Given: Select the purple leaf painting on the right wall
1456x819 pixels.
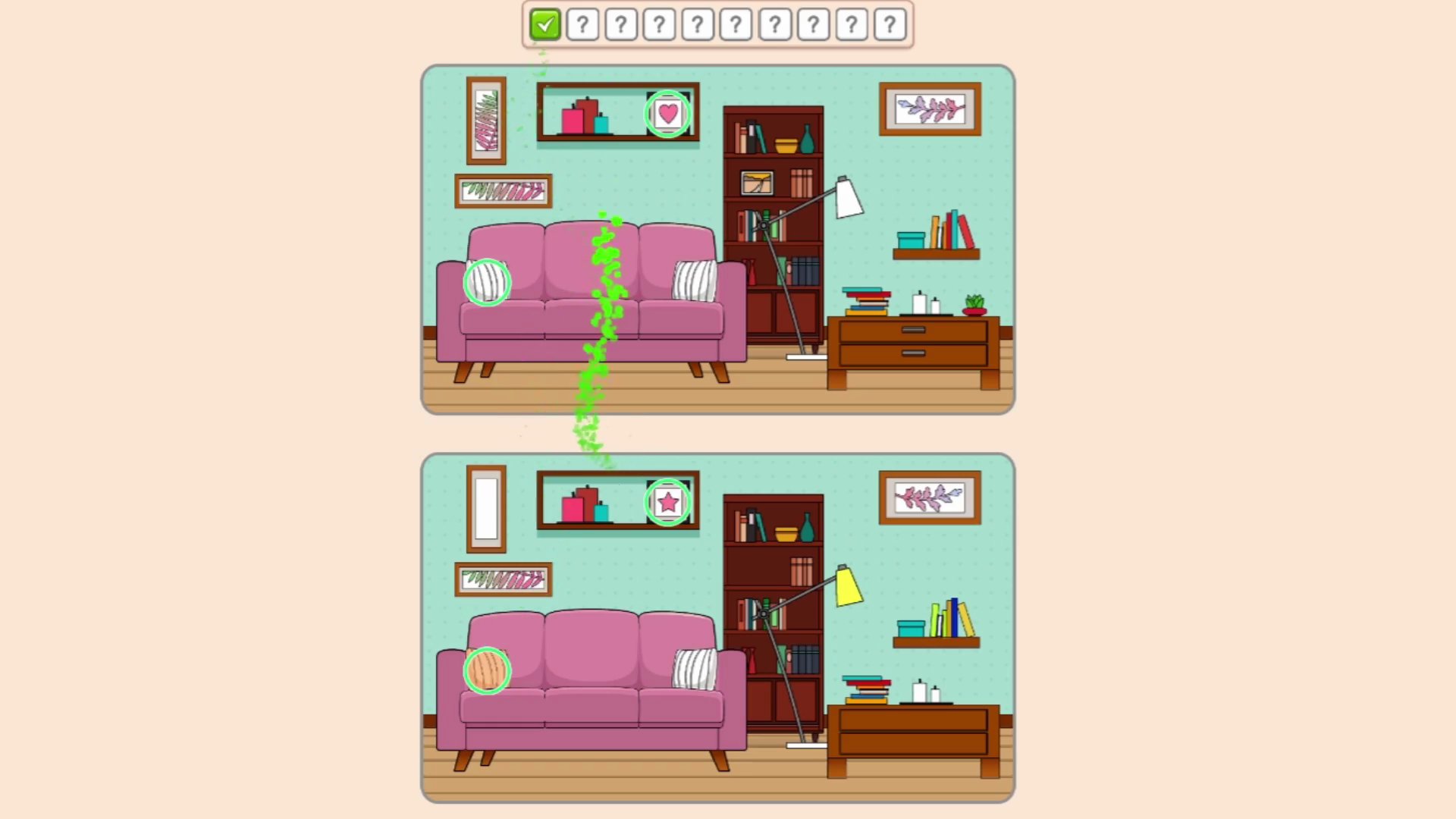Looking at the screenshot, I should tap(930, 108).
